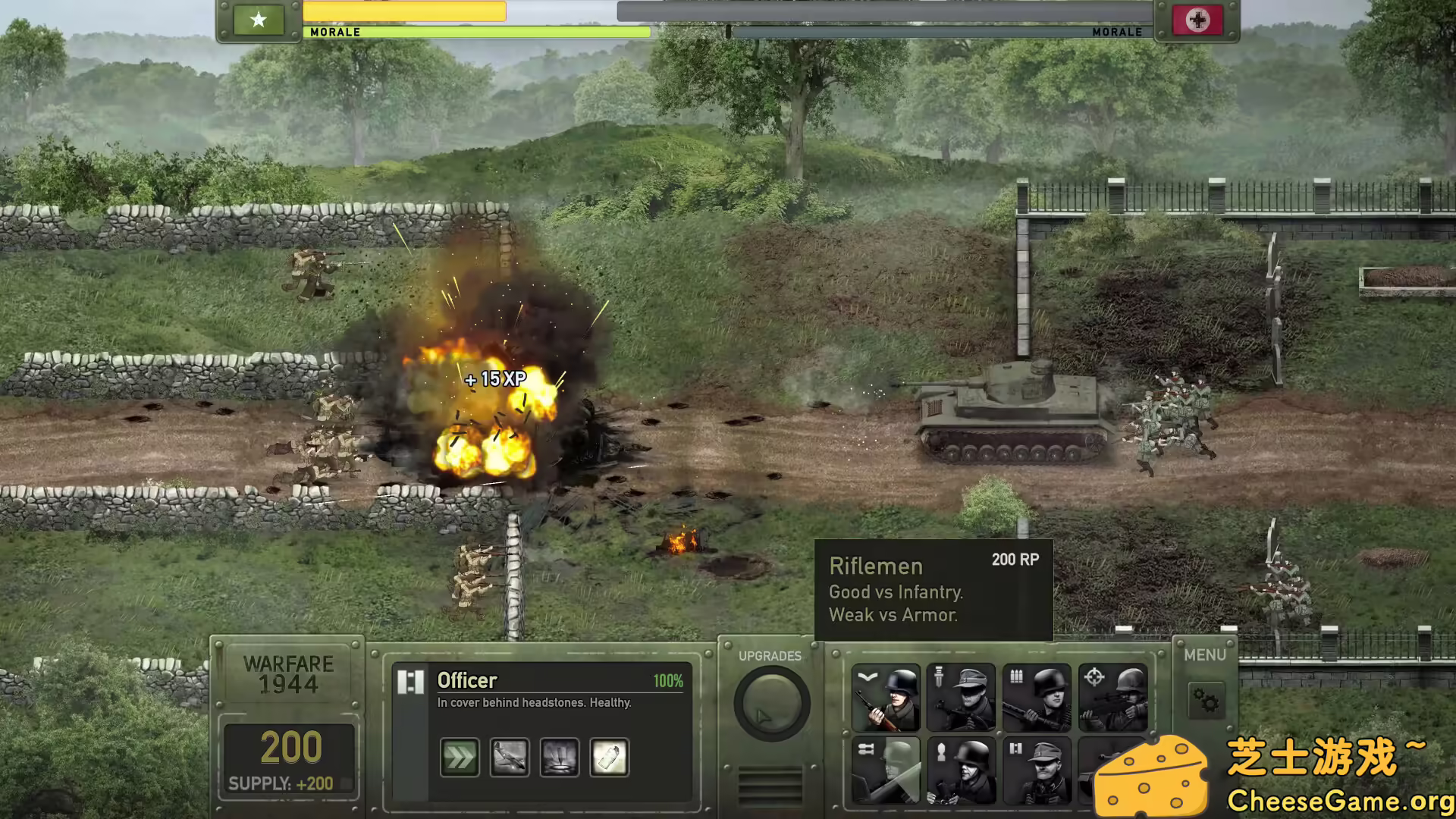Deploy the mortar team unit
This screenshot has width=1456, height=819.
coord(960,772)
